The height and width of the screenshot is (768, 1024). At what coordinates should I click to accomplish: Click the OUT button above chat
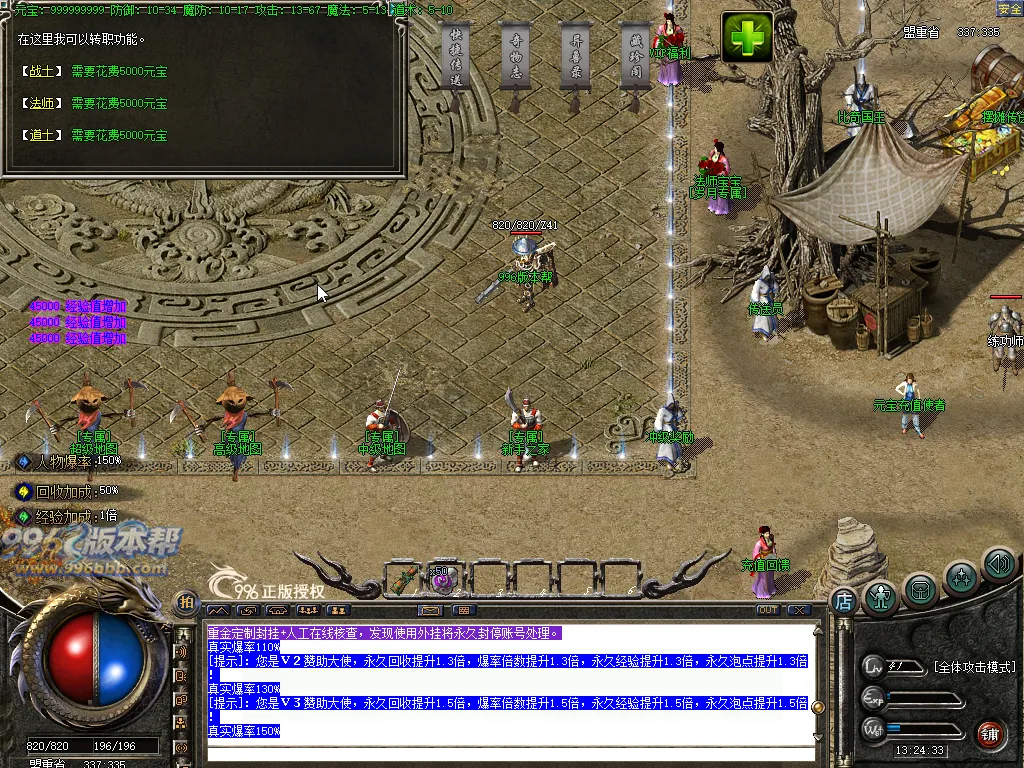(x=767, y=610)
